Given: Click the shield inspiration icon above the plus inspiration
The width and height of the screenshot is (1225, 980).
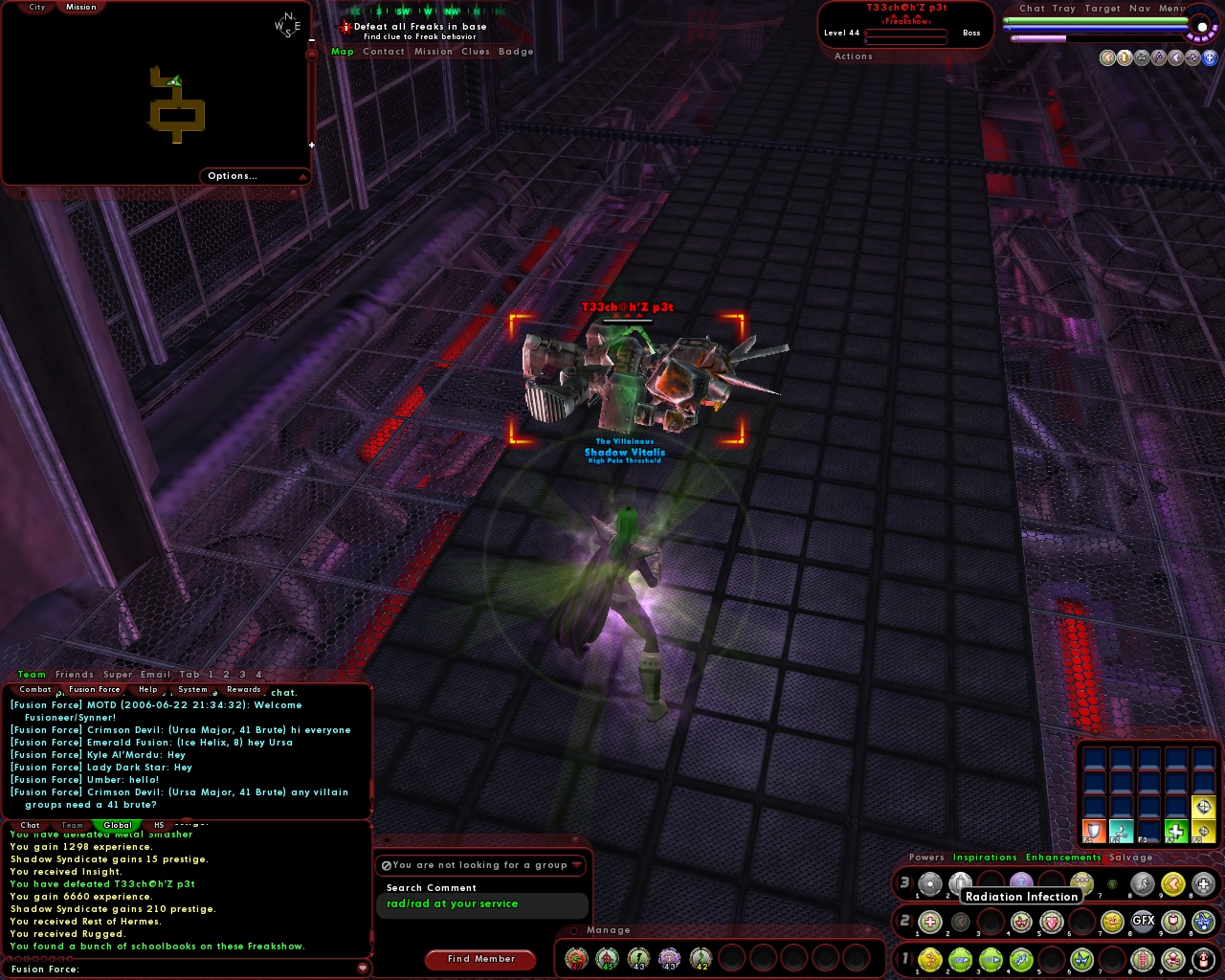Looking at the screenshot, I should pyautogui.click(x=1094, y=830).
